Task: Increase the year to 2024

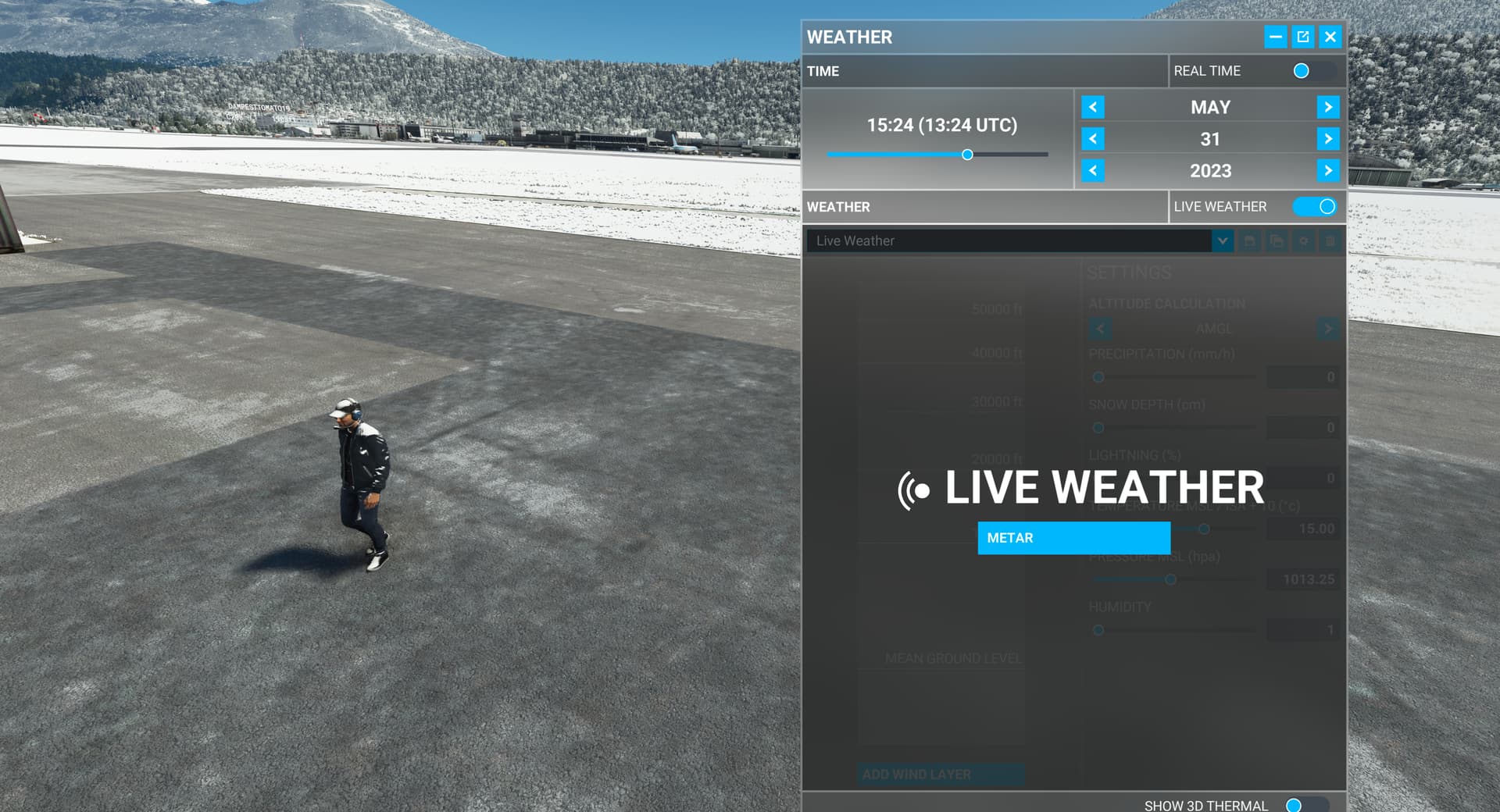Action: [1328, 170]
